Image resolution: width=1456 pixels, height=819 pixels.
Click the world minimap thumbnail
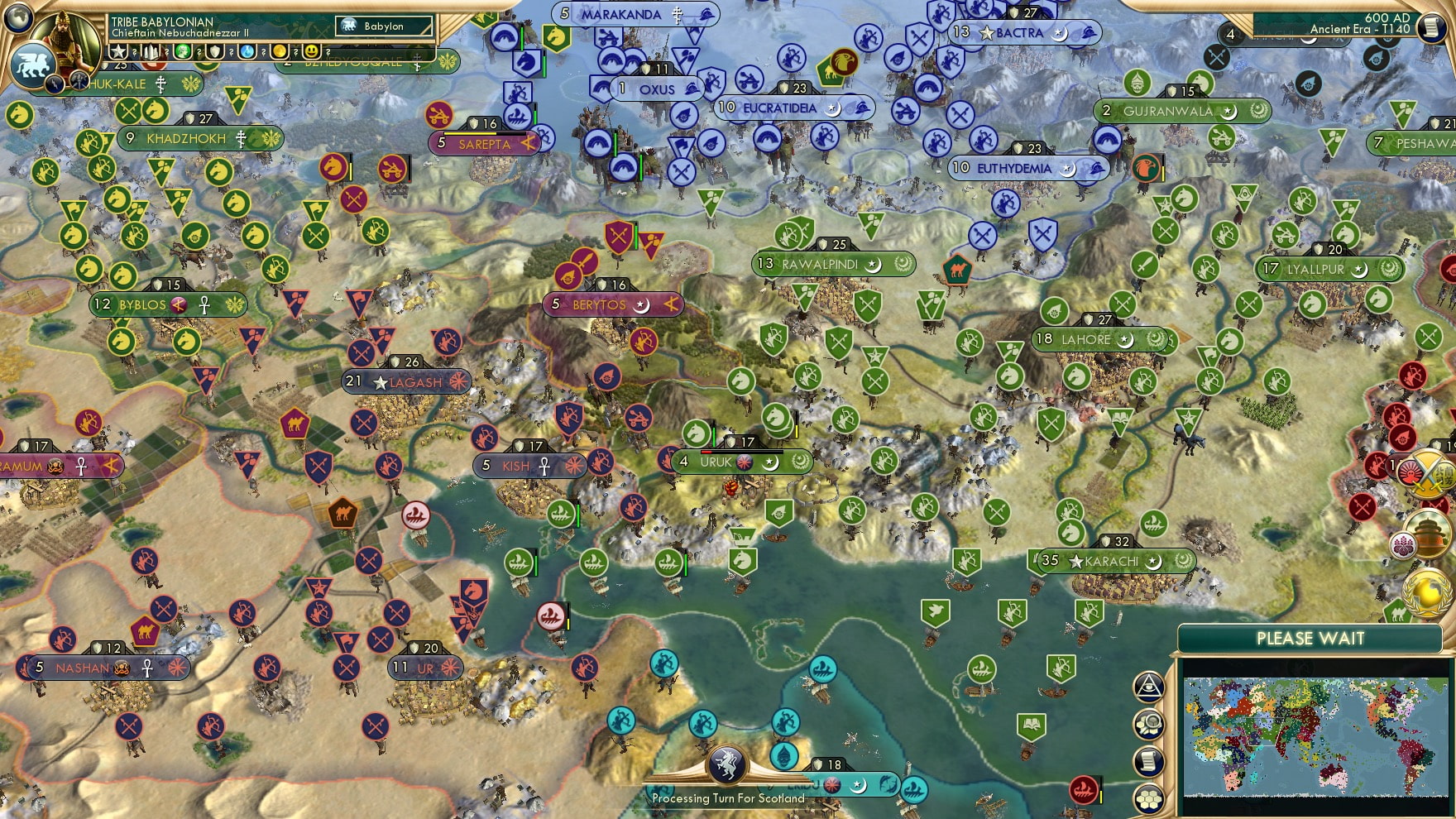click(x=1315, y=736)
